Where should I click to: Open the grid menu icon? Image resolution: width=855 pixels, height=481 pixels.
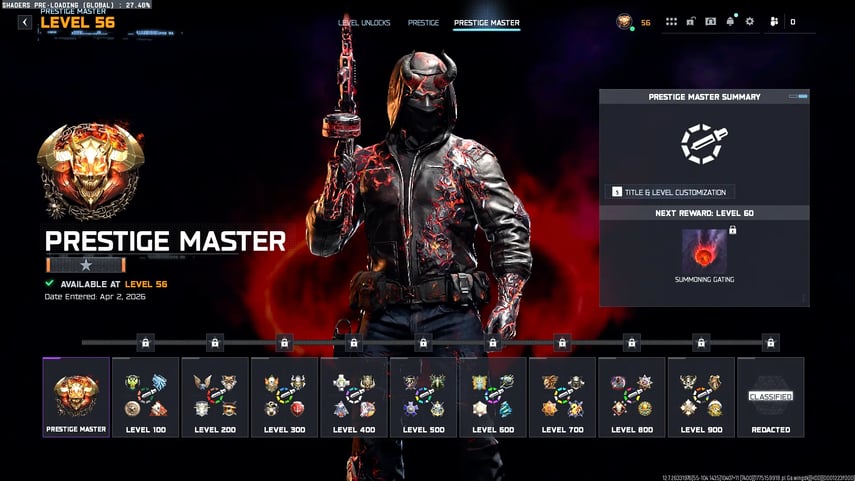[x=672, y=22]
